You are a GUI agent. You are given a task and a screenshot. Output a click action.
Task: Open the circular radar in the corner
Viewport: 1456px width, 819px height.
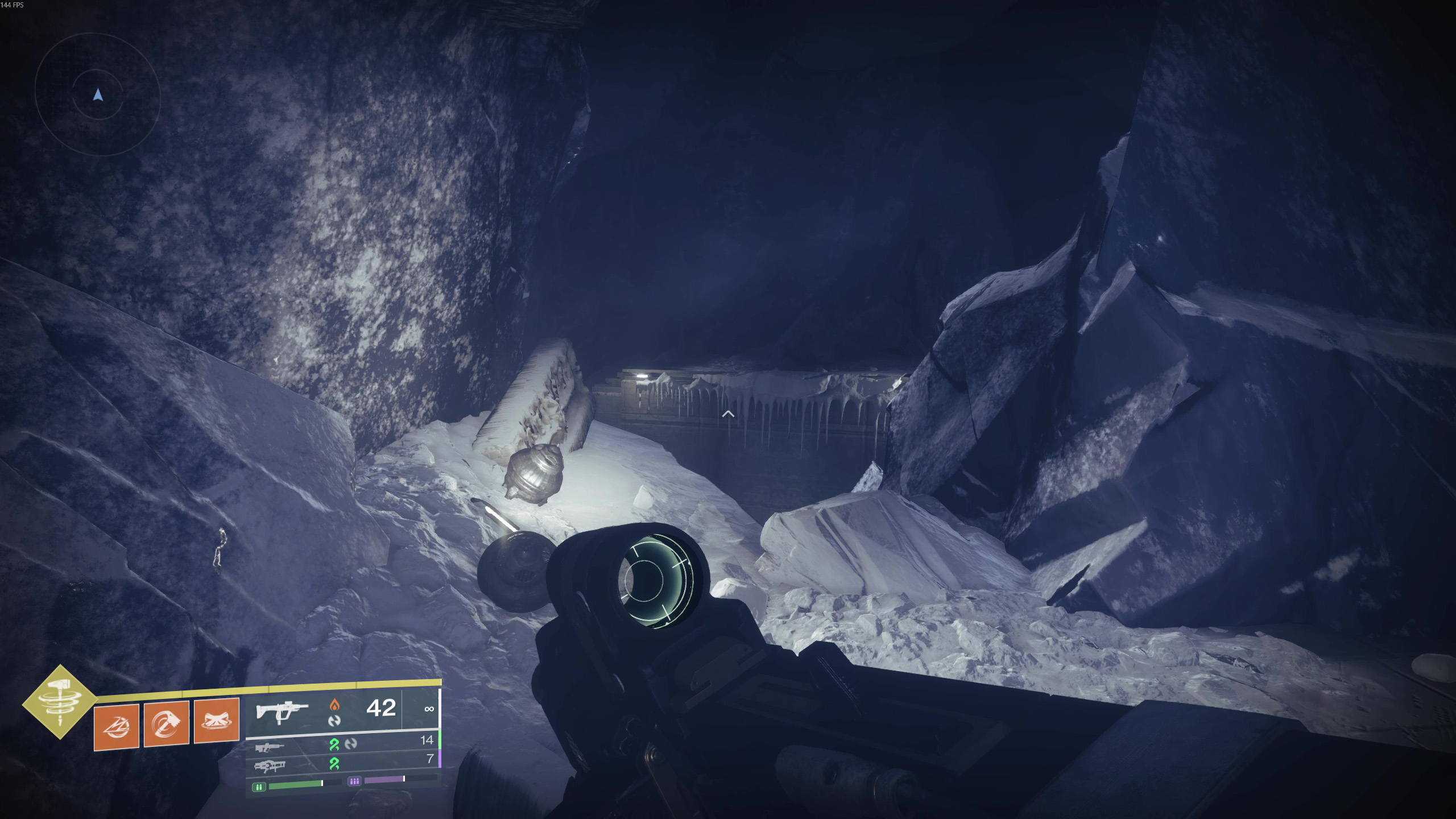pos(98,95)
